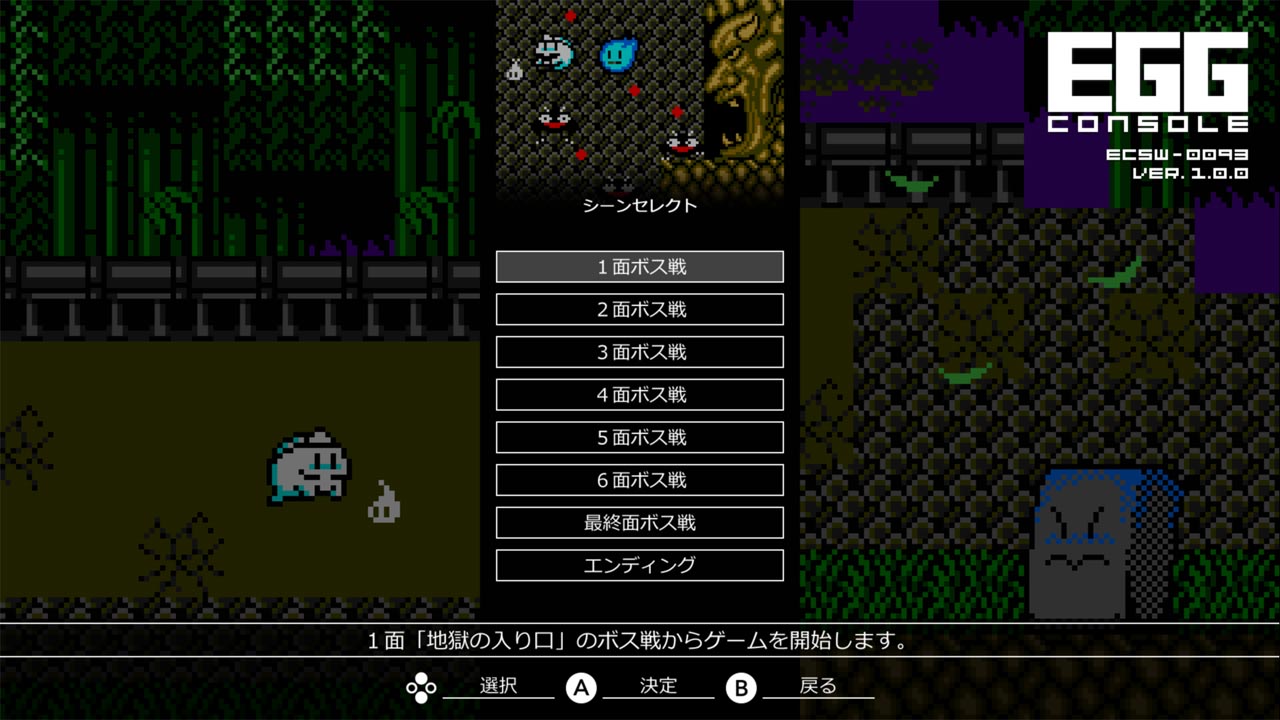Click the ghost character sprite on the left
This screenshot has height=720, width=1280.
[308, 465]
